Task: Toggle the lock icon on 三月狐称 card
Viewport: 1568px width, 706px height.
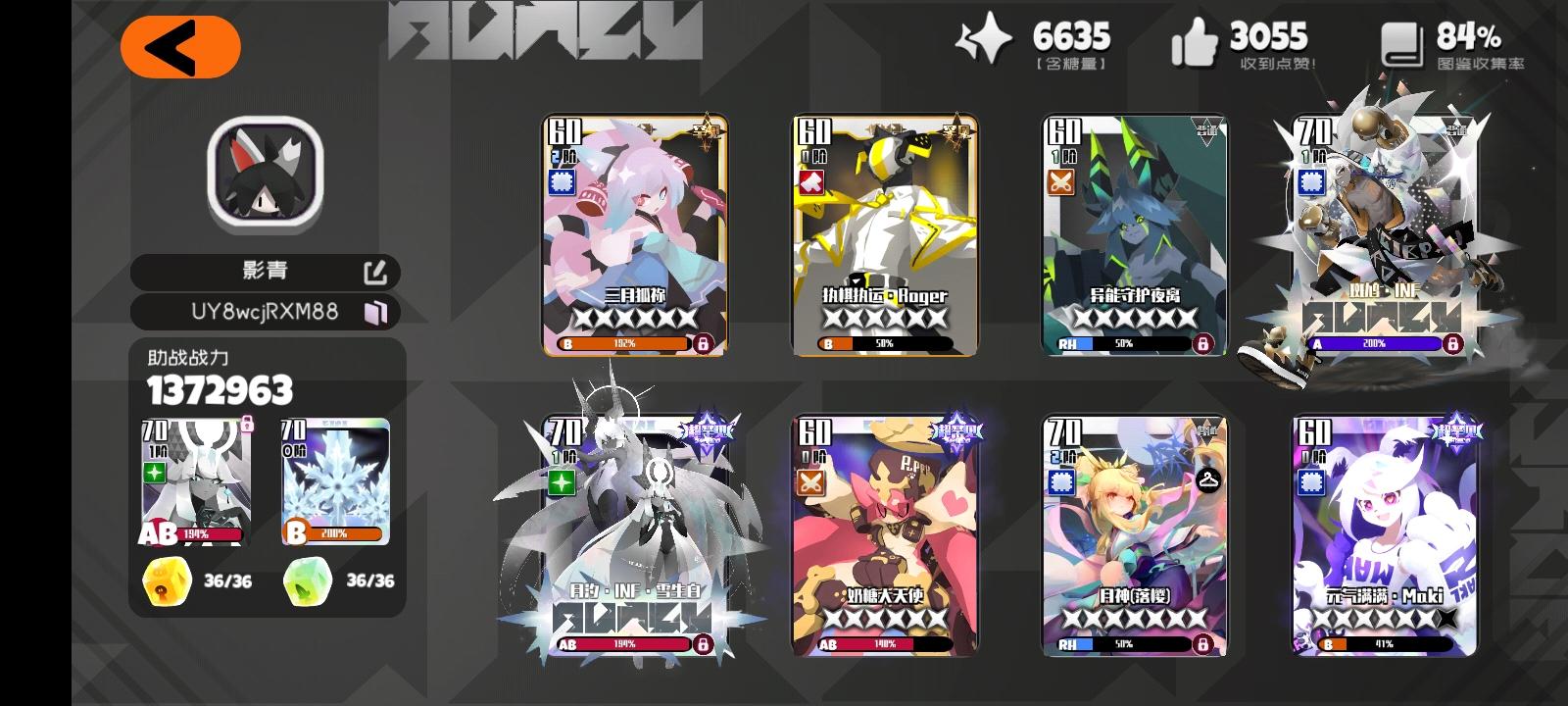Action: tap(705, 344)
